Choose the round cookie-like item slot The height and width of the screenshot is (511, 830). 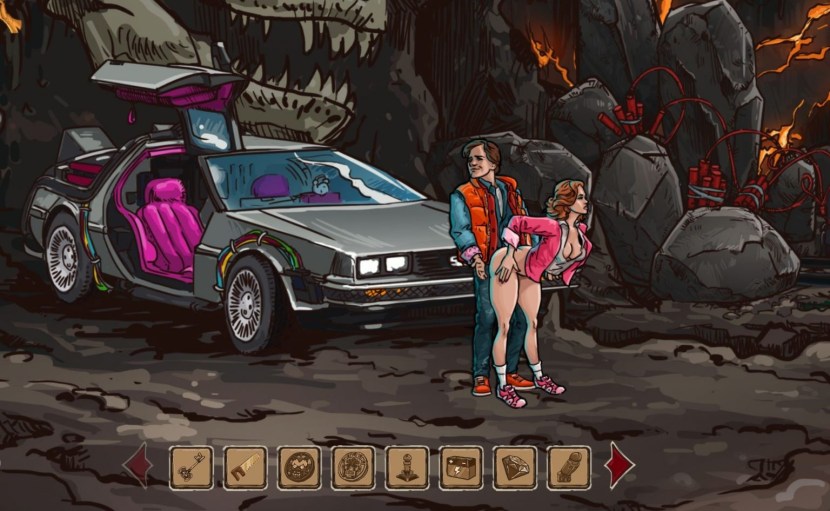click(299, 467)
